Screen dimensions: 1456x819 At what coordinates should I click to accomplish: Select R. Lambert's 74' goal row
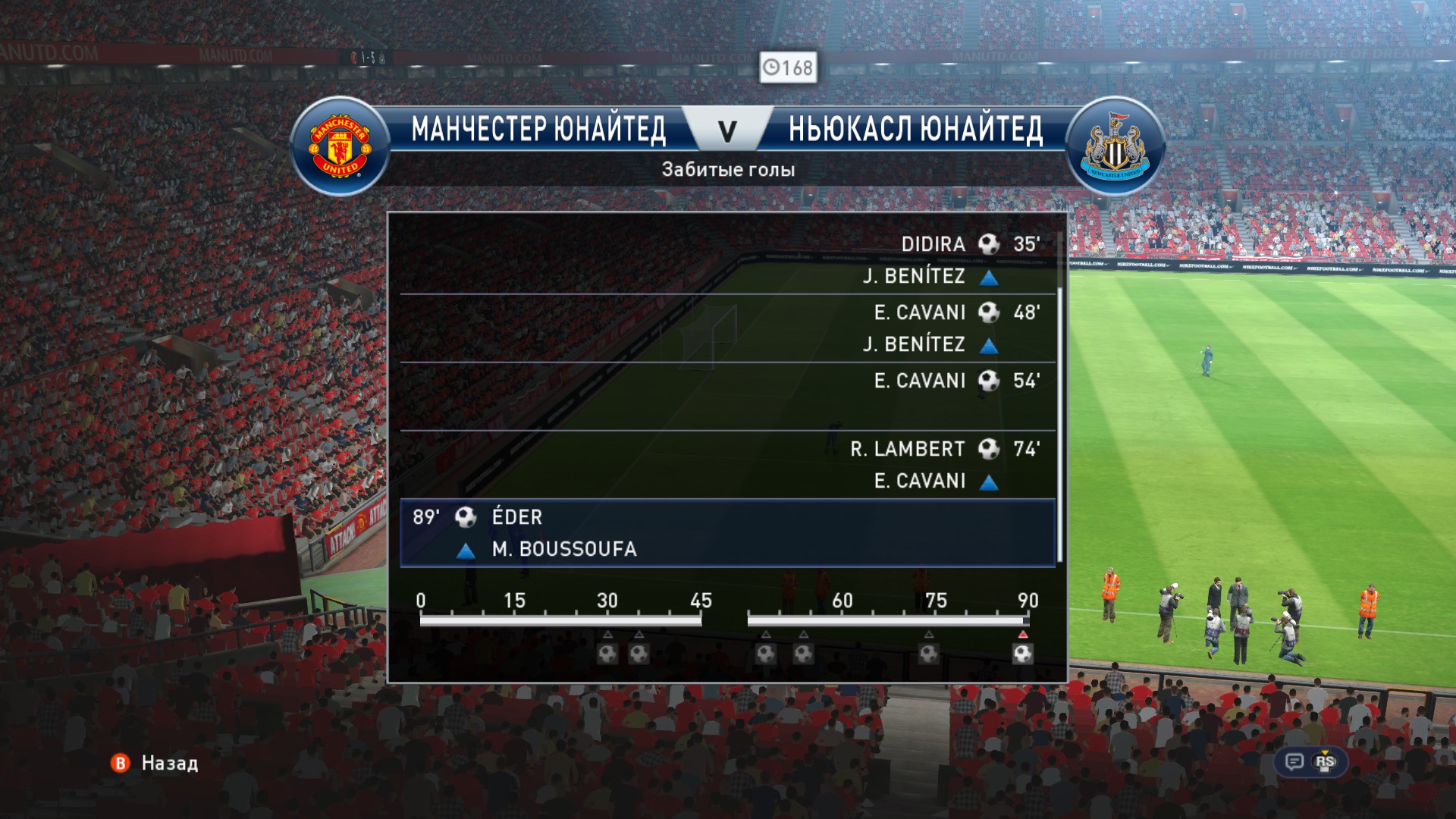tap(728, 464)
